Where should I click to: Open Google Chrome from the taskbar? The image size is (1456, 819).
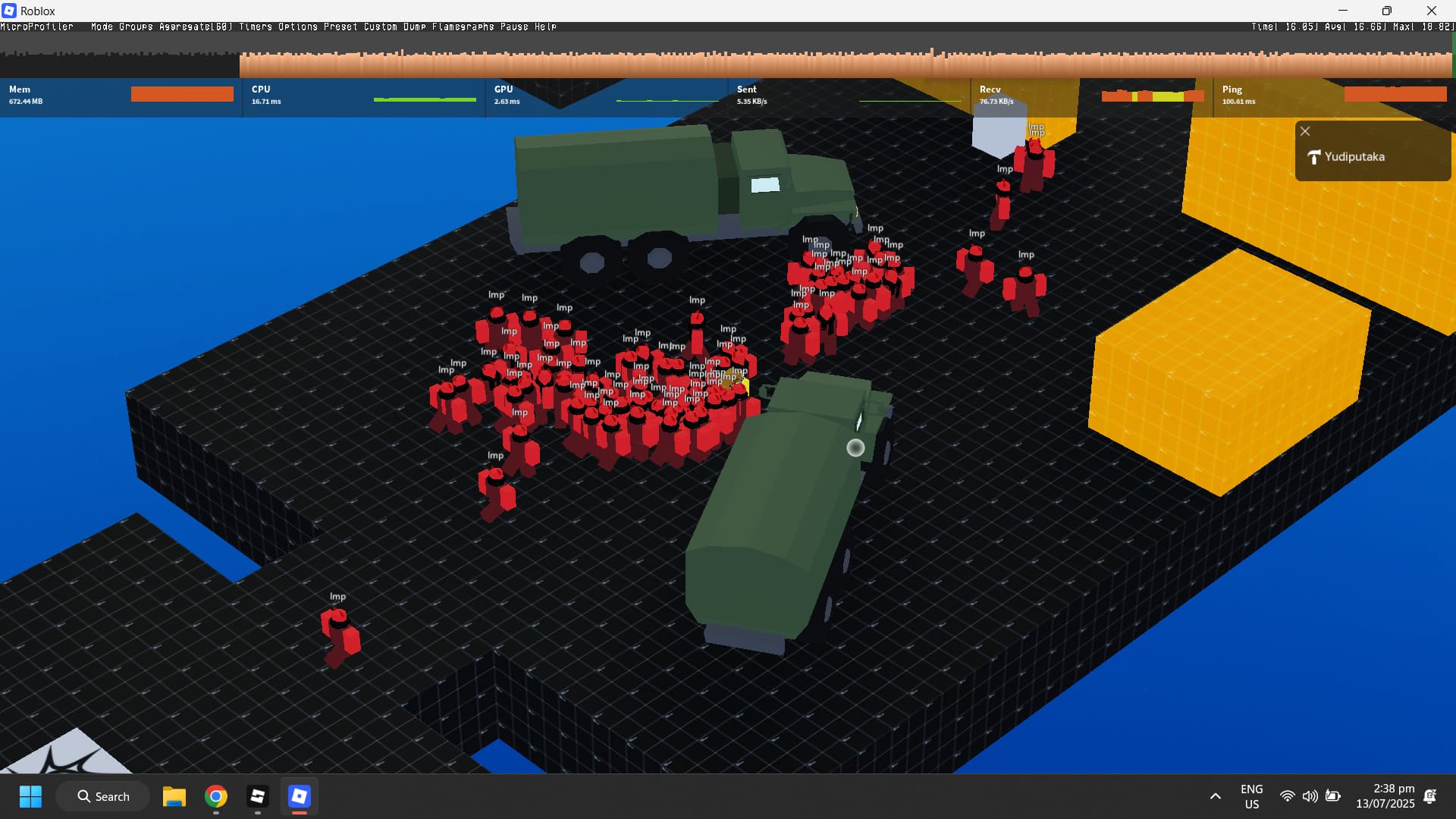pos(215,797)
